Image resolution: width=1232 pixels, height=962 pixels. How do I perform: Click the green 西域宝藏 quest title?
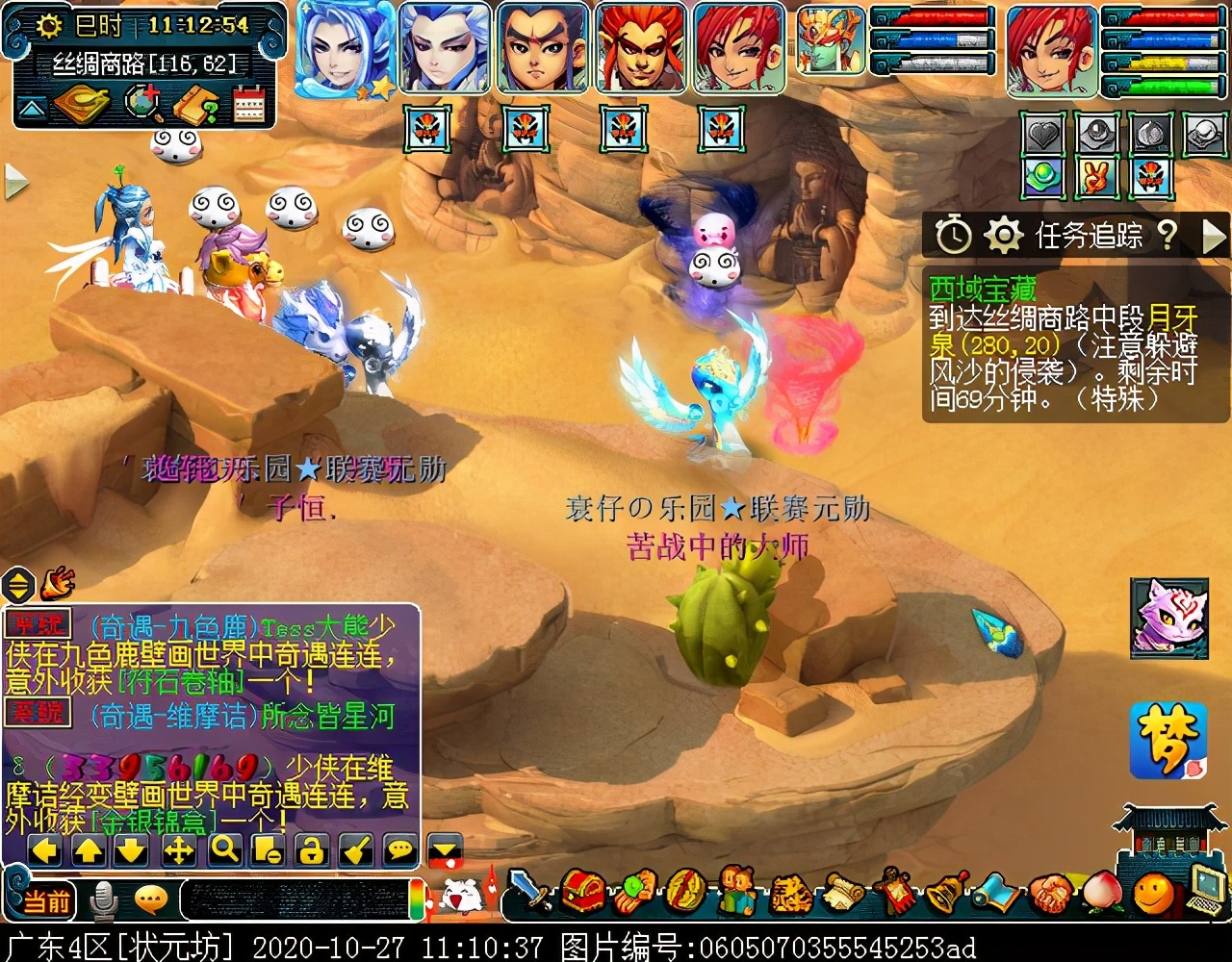coord(982,289)
